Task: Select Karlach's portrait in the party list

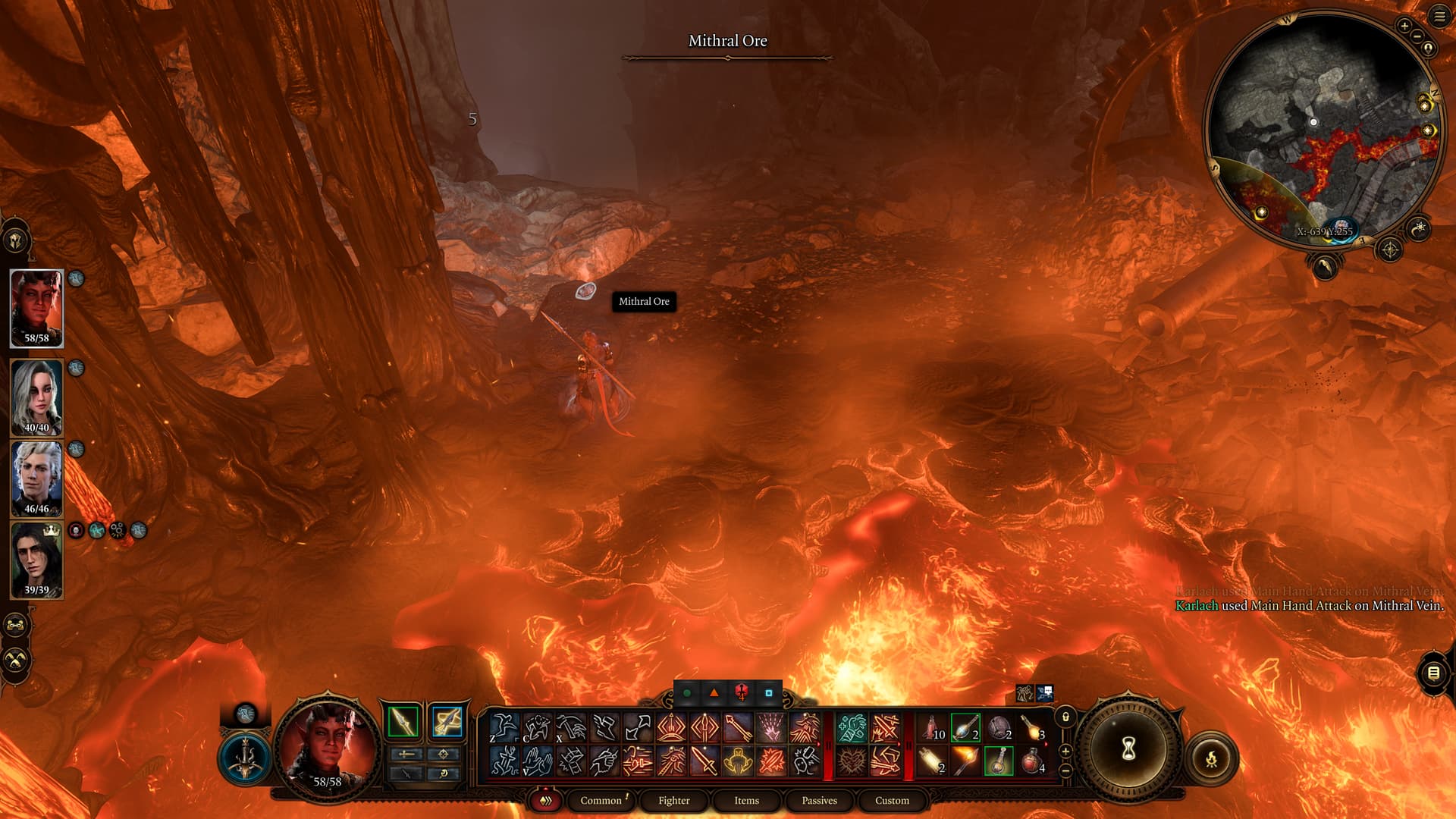Action: [36, 307]
